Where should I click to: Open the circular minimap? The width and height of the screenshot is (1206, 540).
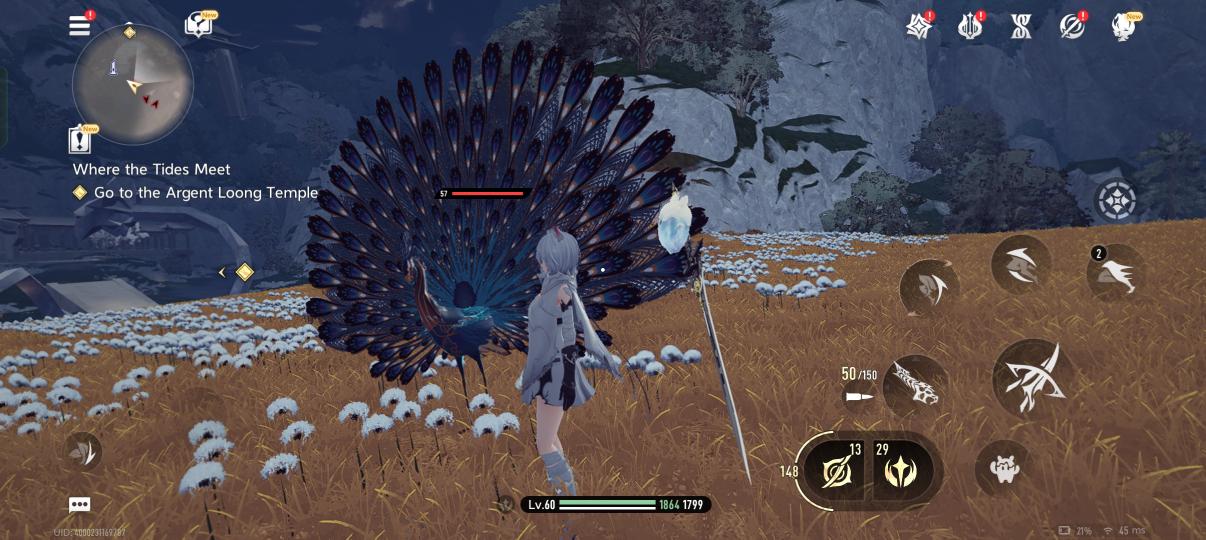click(132, 84)
